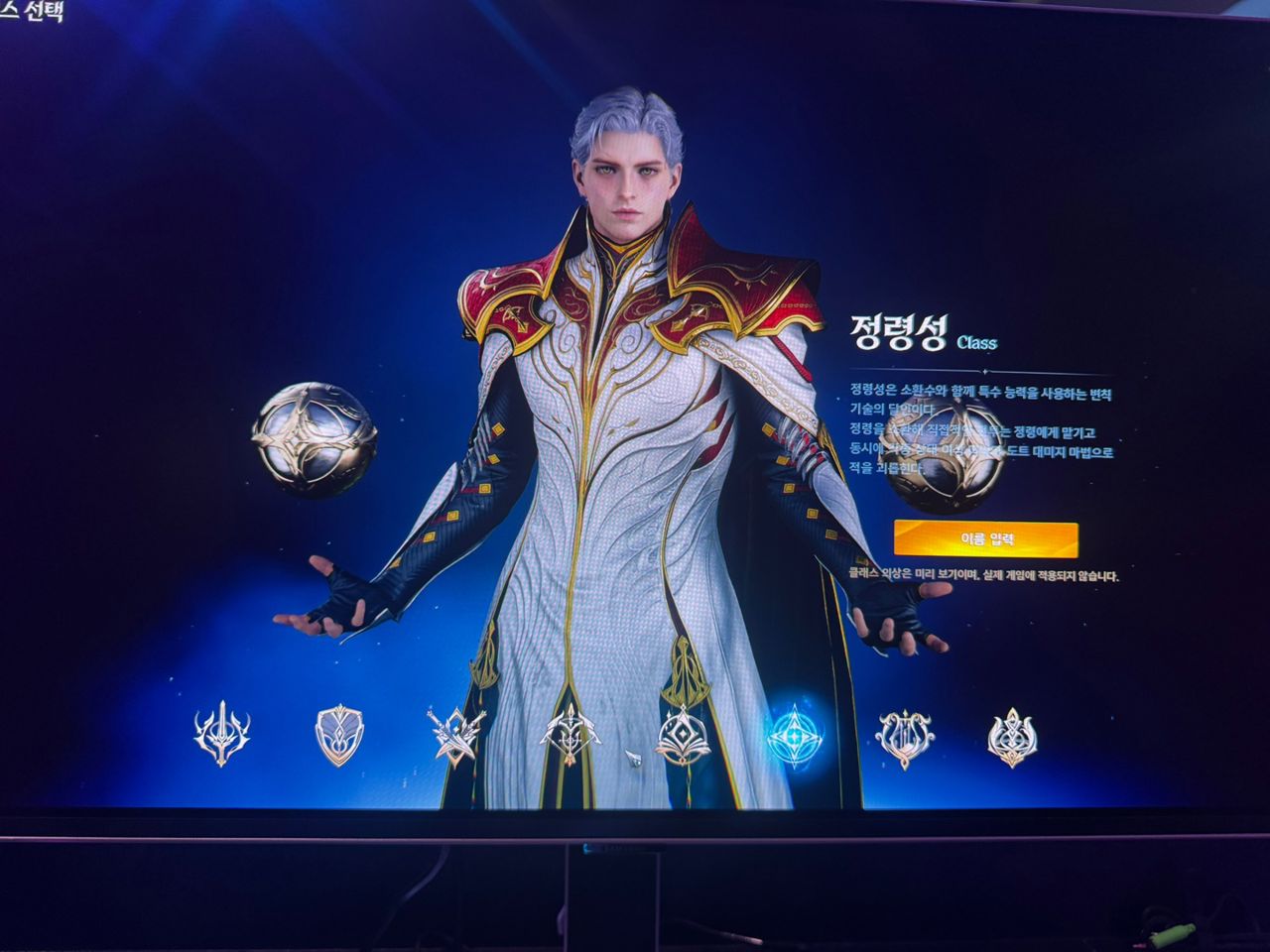
Task: Choose the shield class emblem
Action: coord(339,736)
